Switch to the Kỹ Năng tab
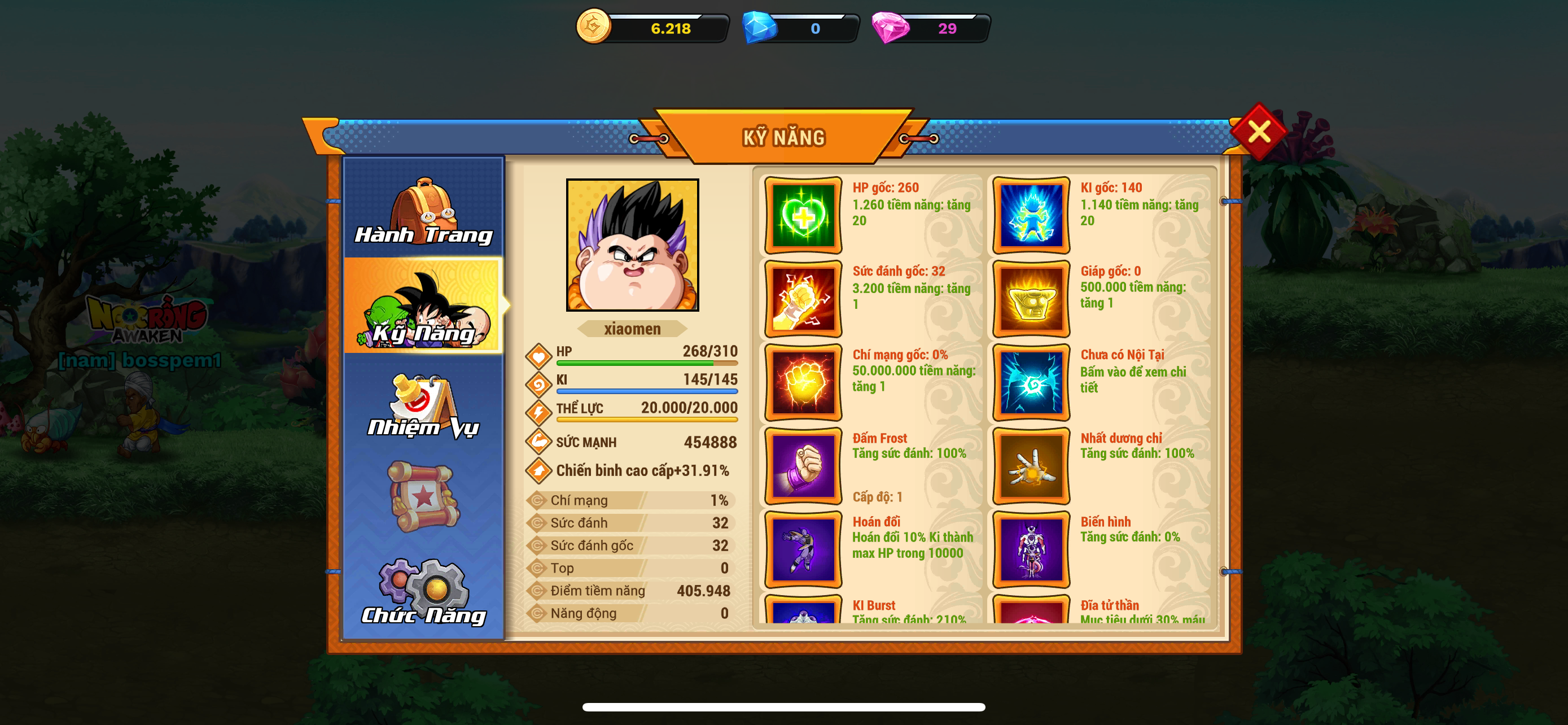1568x725 pixels. tap(424, 306)
